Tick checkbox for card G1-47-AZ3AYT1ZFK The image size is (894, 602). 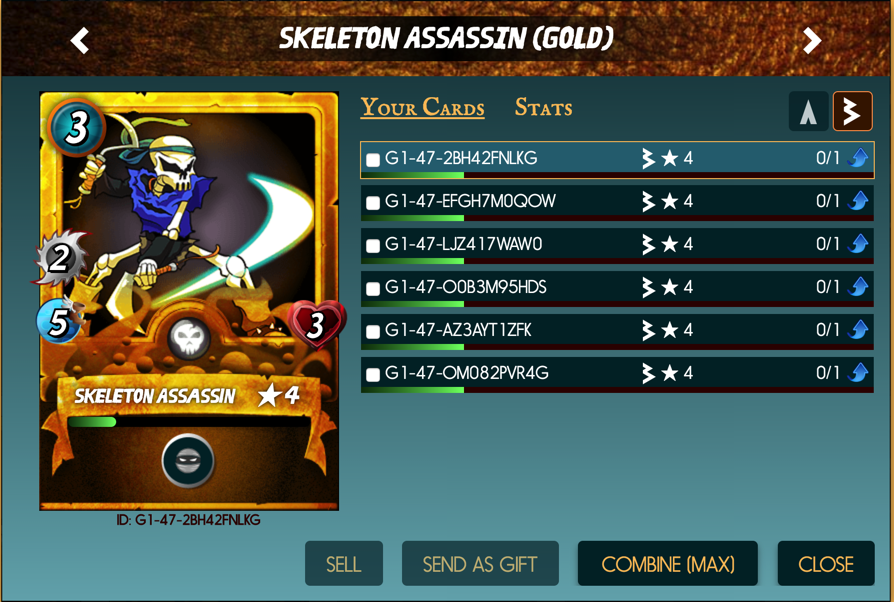pos(373,332)
